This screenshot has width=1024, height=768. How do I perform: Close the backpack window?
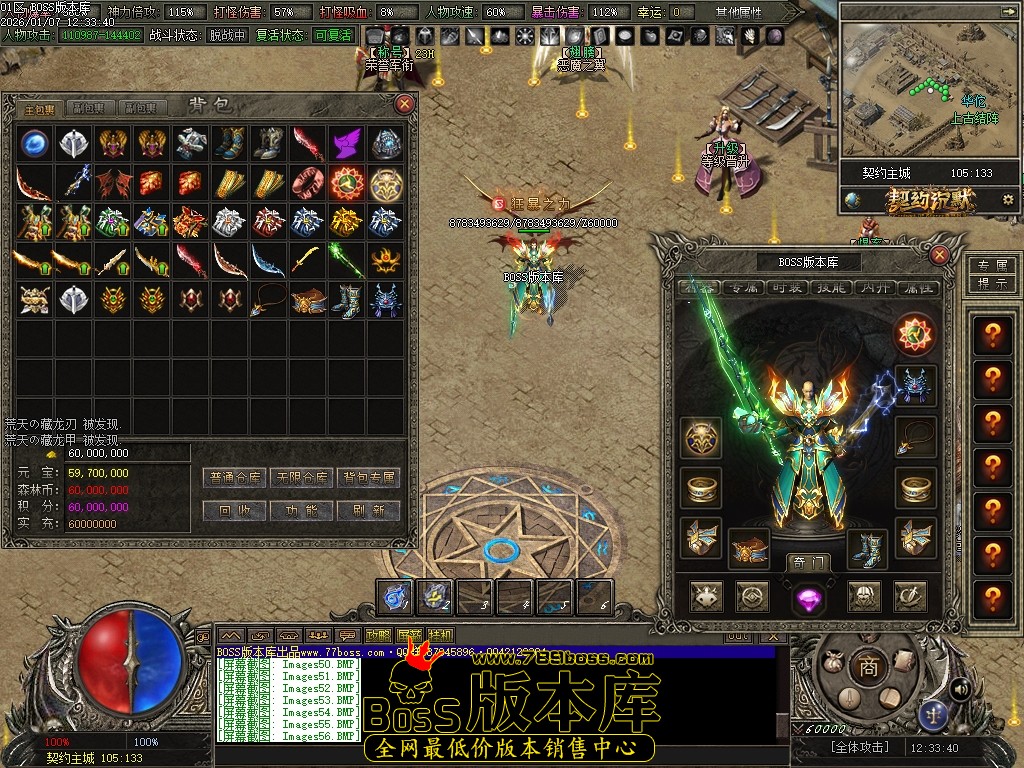click(x=404, y=103)
